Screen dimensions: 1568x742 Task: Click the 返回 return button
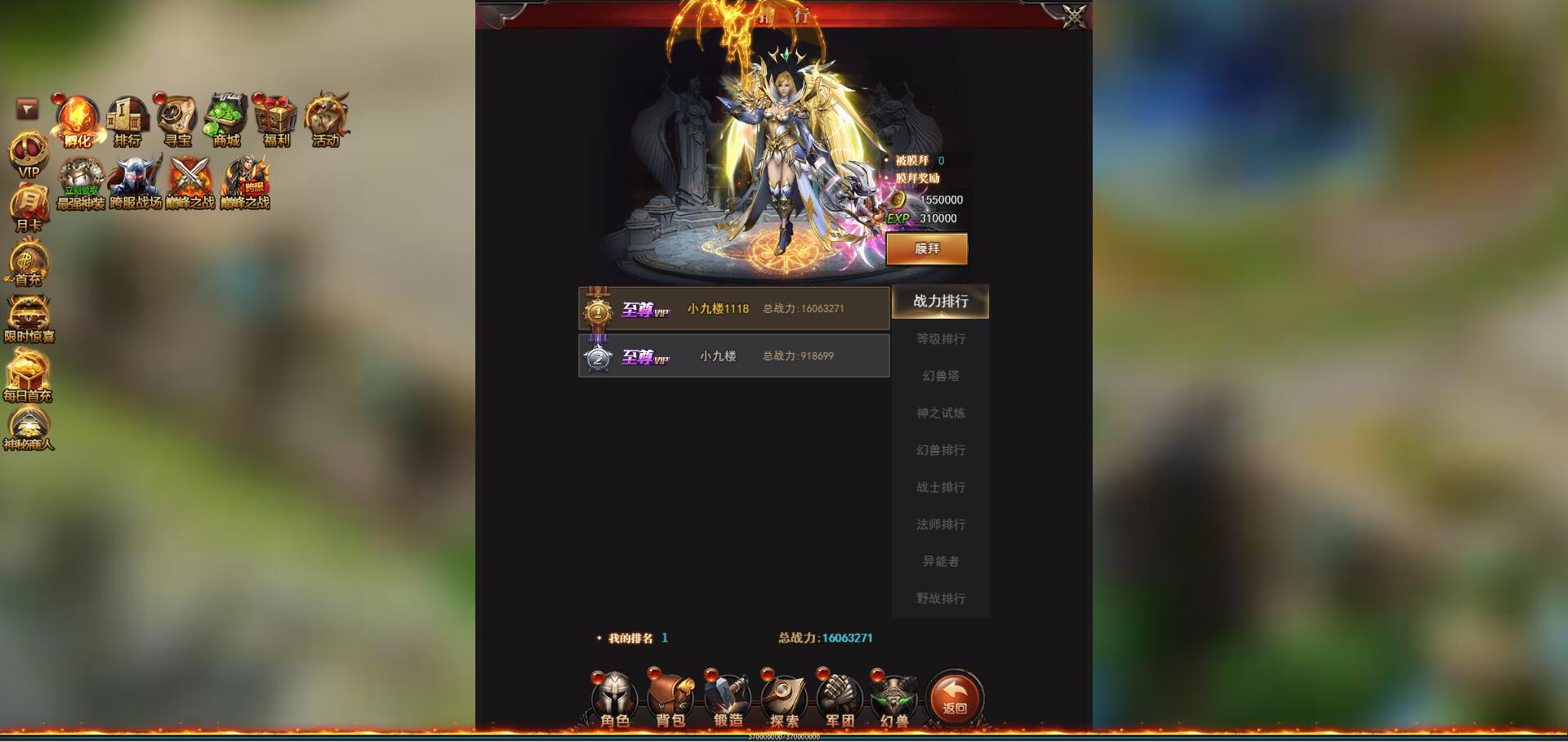click(954, 699)
